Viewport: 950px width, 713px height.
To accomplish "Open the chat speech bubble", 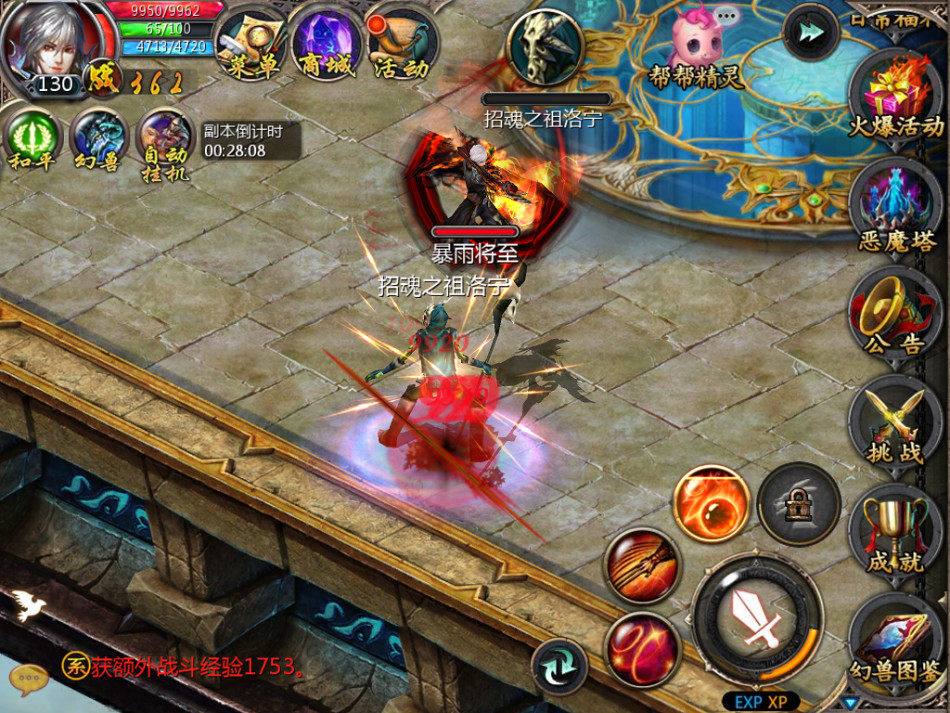I will (x=29, y=678).
